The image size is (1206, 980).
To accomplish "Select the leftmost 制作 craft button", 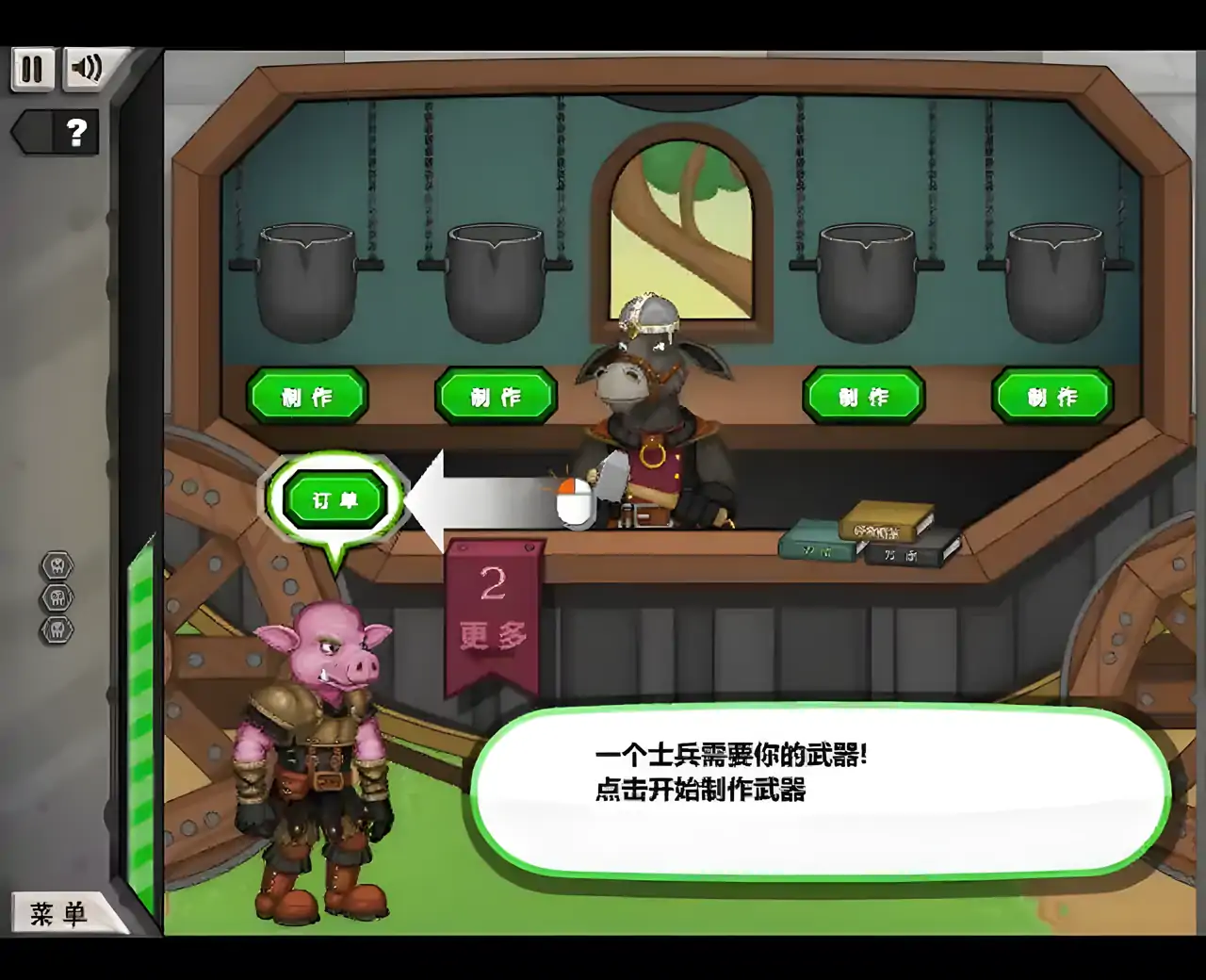I will coord(308,397).
